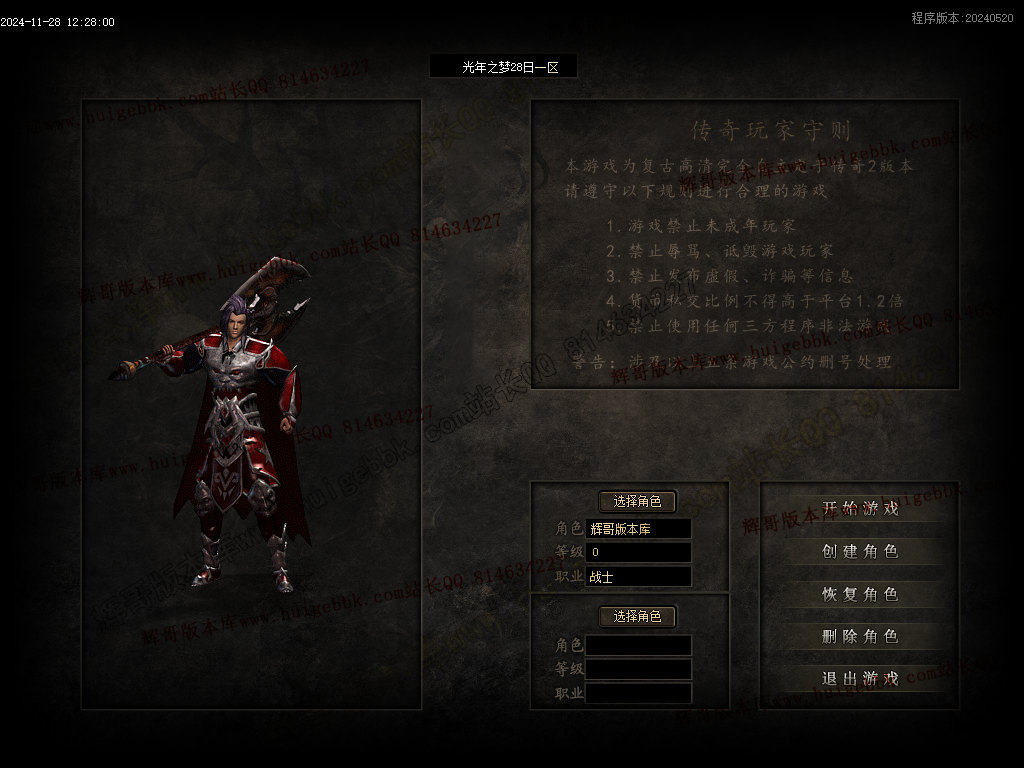
Task: Click 开始游戏 to start the game
Action: [860, 508]
